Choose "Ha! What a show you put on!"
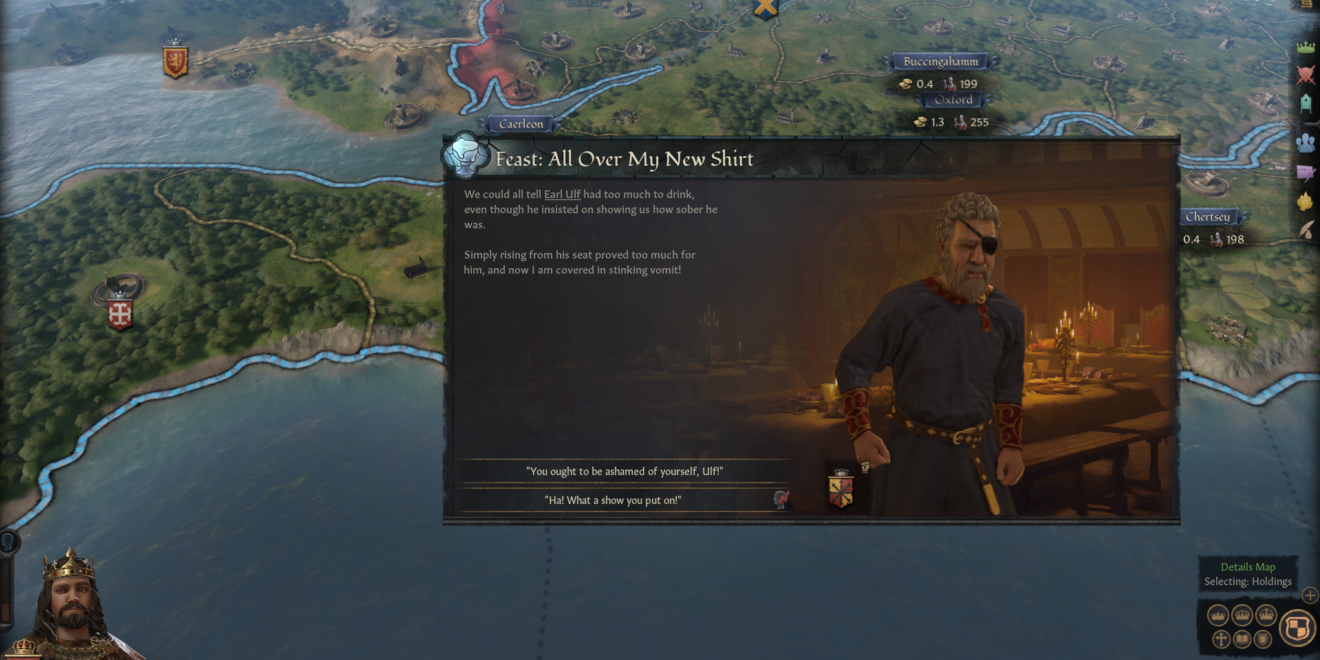This screenshot has width=1320, height=660. [613, 499]
